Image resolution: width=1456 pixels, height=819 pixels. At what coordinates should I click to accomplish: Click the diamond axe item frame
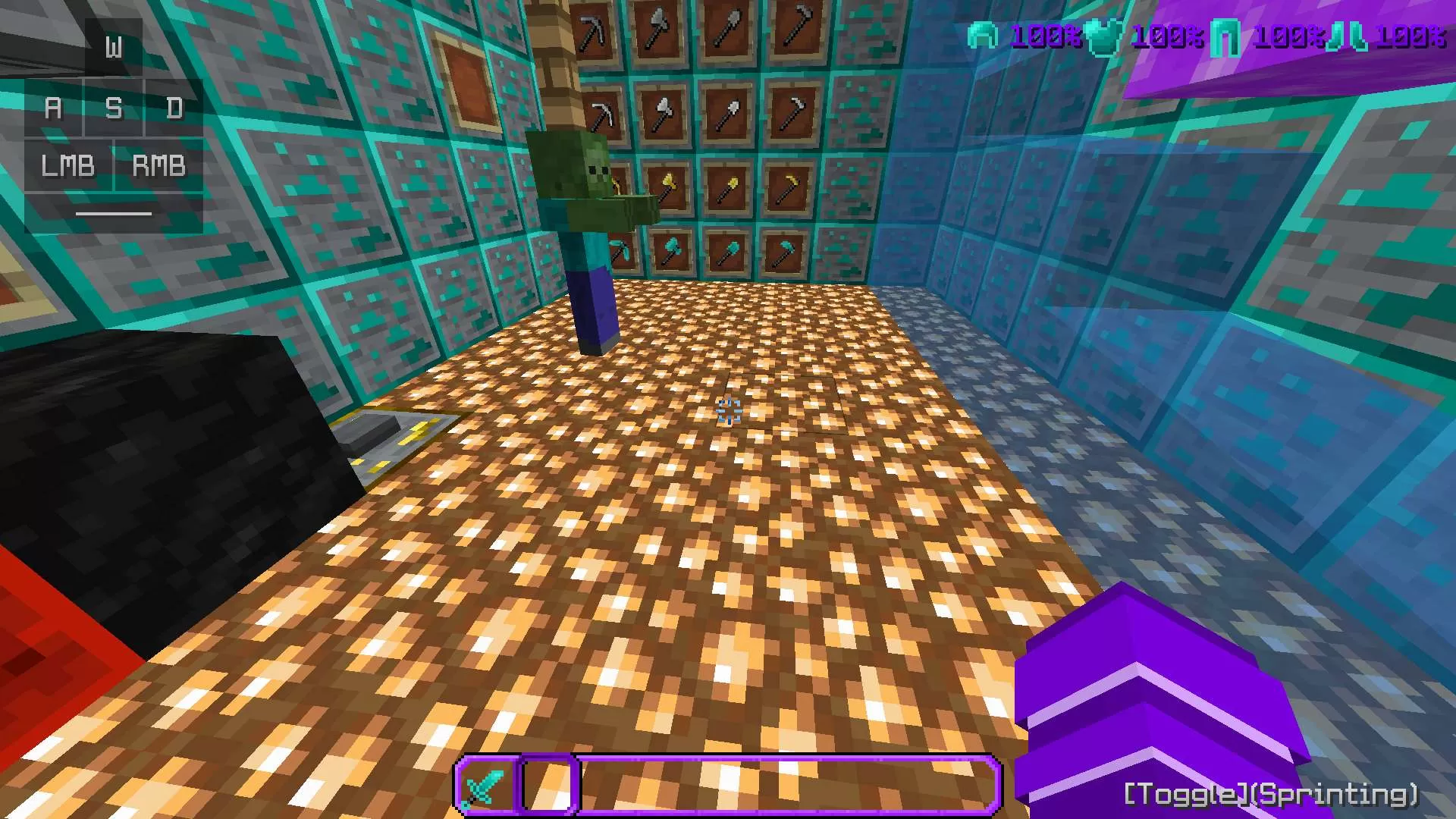coord(673,249)
